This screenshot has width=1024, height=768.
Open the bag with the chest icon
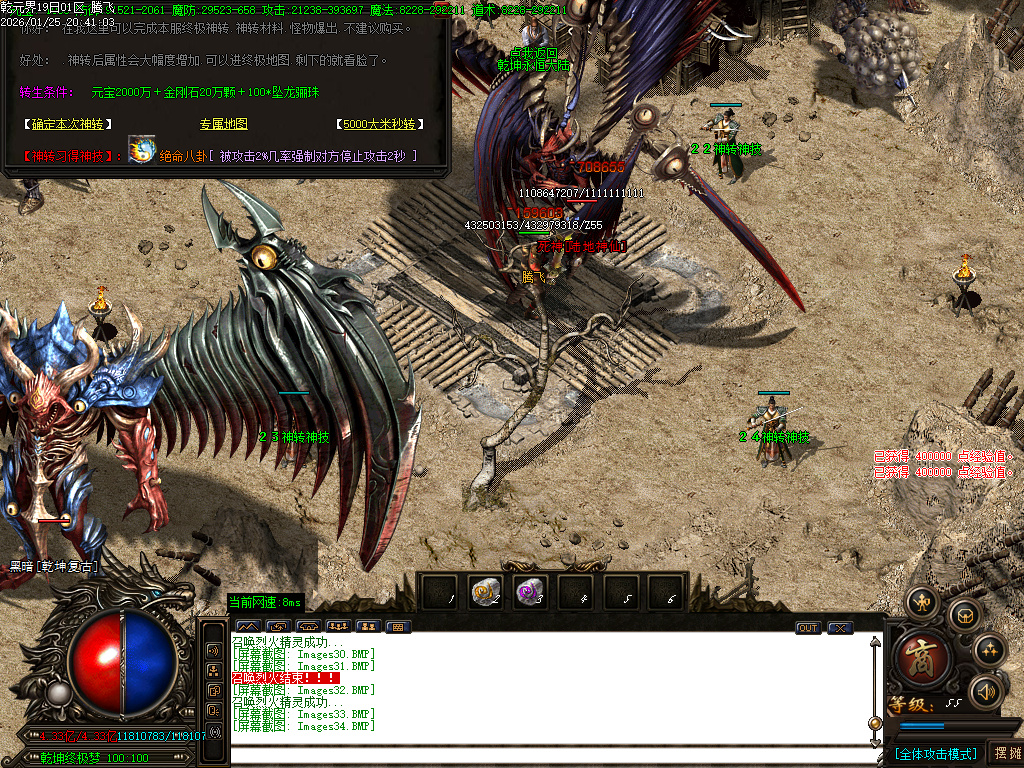pyautogui.click(x=964, y=615)
